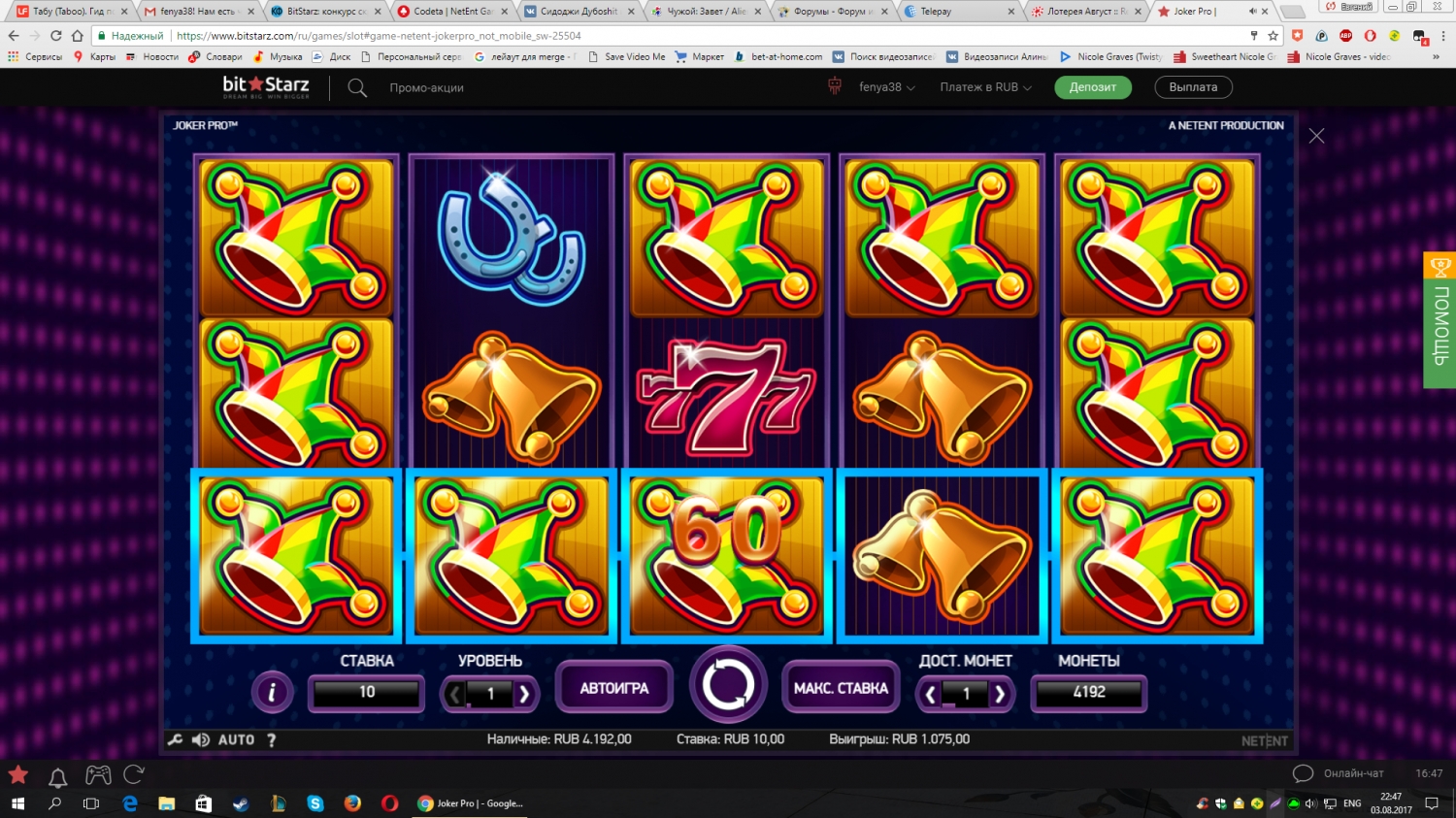This screenshot has width=1456, height=818.
Task: Open the Промо-акции menu item
Action: tap(425, 87)
